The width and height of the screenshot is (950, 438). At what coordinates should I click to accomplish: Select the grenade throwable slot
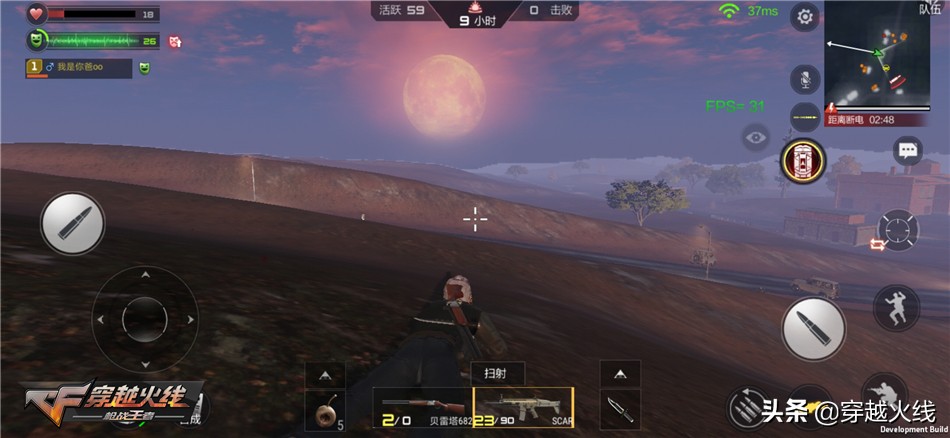(325, 411)
